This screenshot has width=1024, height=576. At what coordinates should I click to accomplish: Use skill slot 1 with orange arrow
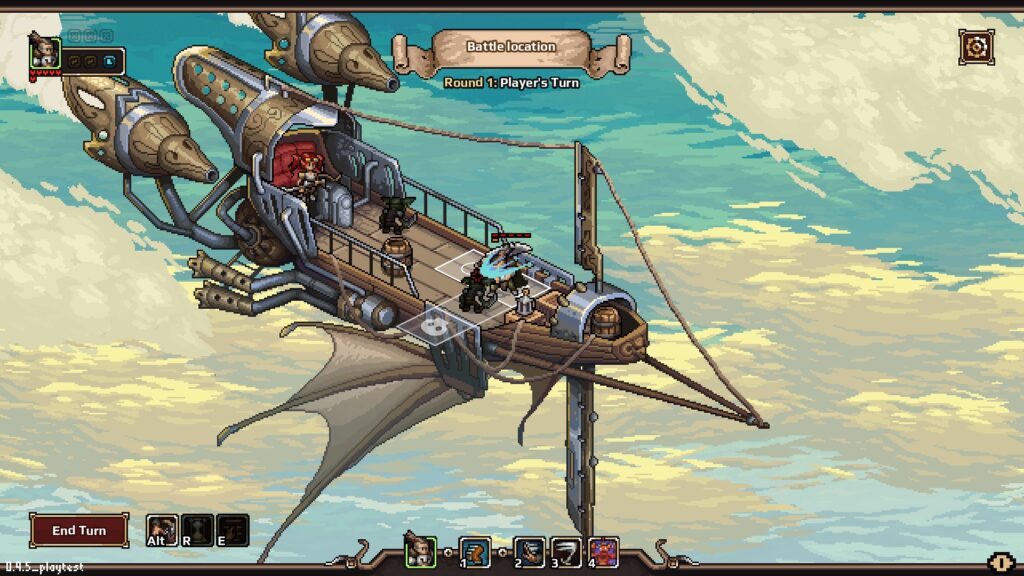click(475, 551)
